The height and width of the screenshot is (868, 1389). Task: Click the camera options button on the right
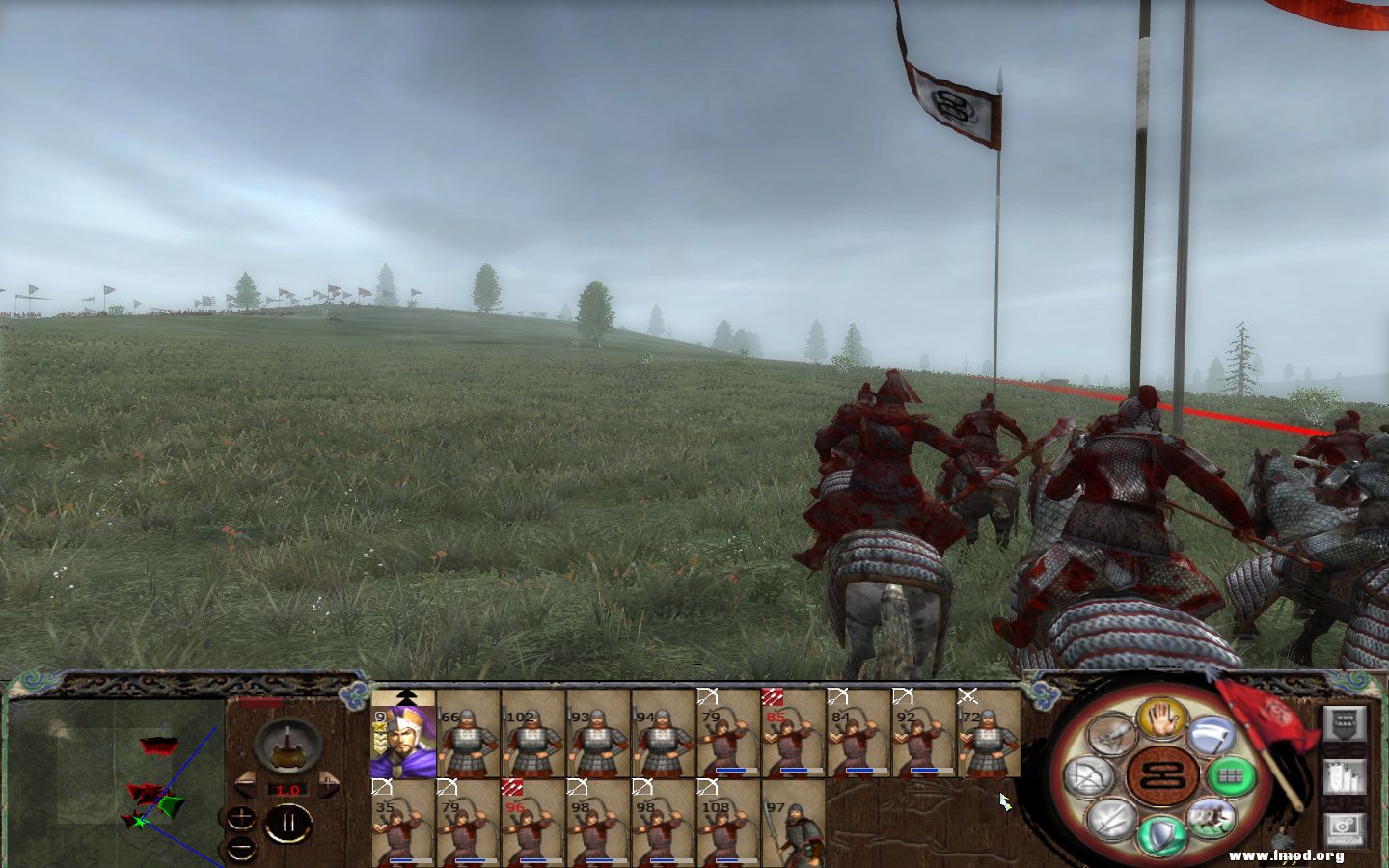(1345, 827)
